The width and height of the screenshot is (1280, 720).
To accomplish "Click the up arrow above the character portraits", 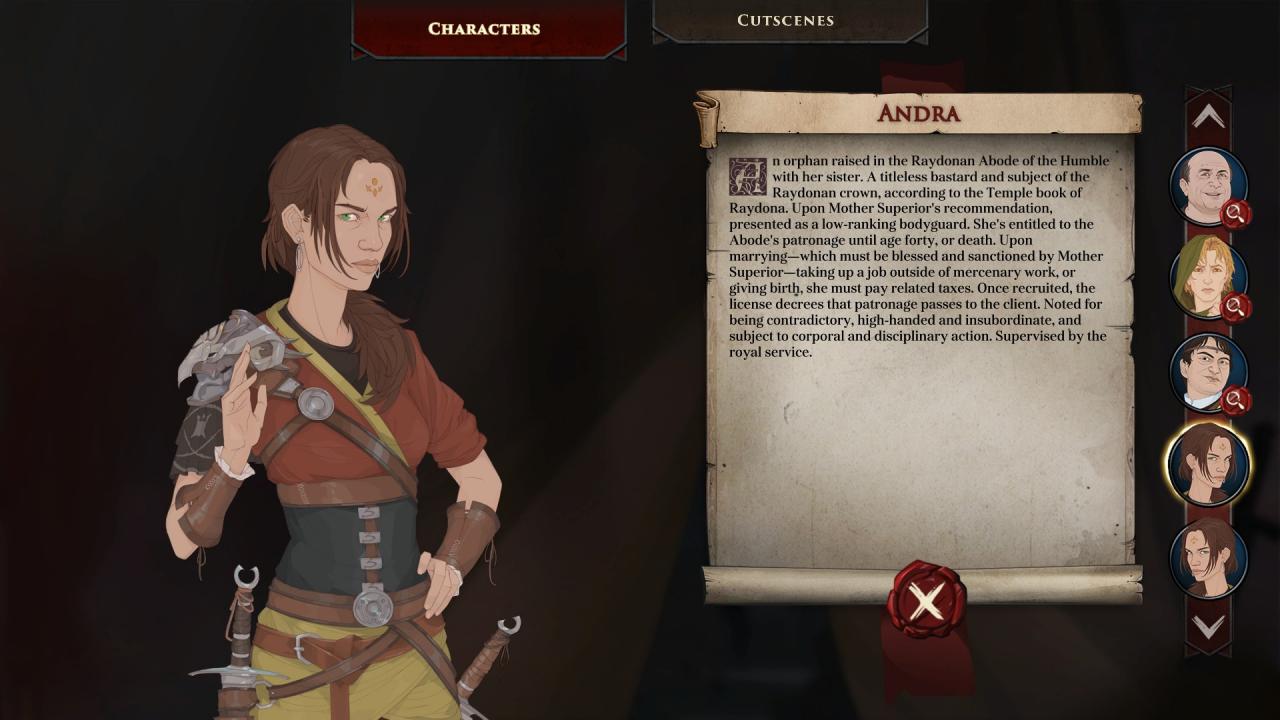I will [1208, 116].
